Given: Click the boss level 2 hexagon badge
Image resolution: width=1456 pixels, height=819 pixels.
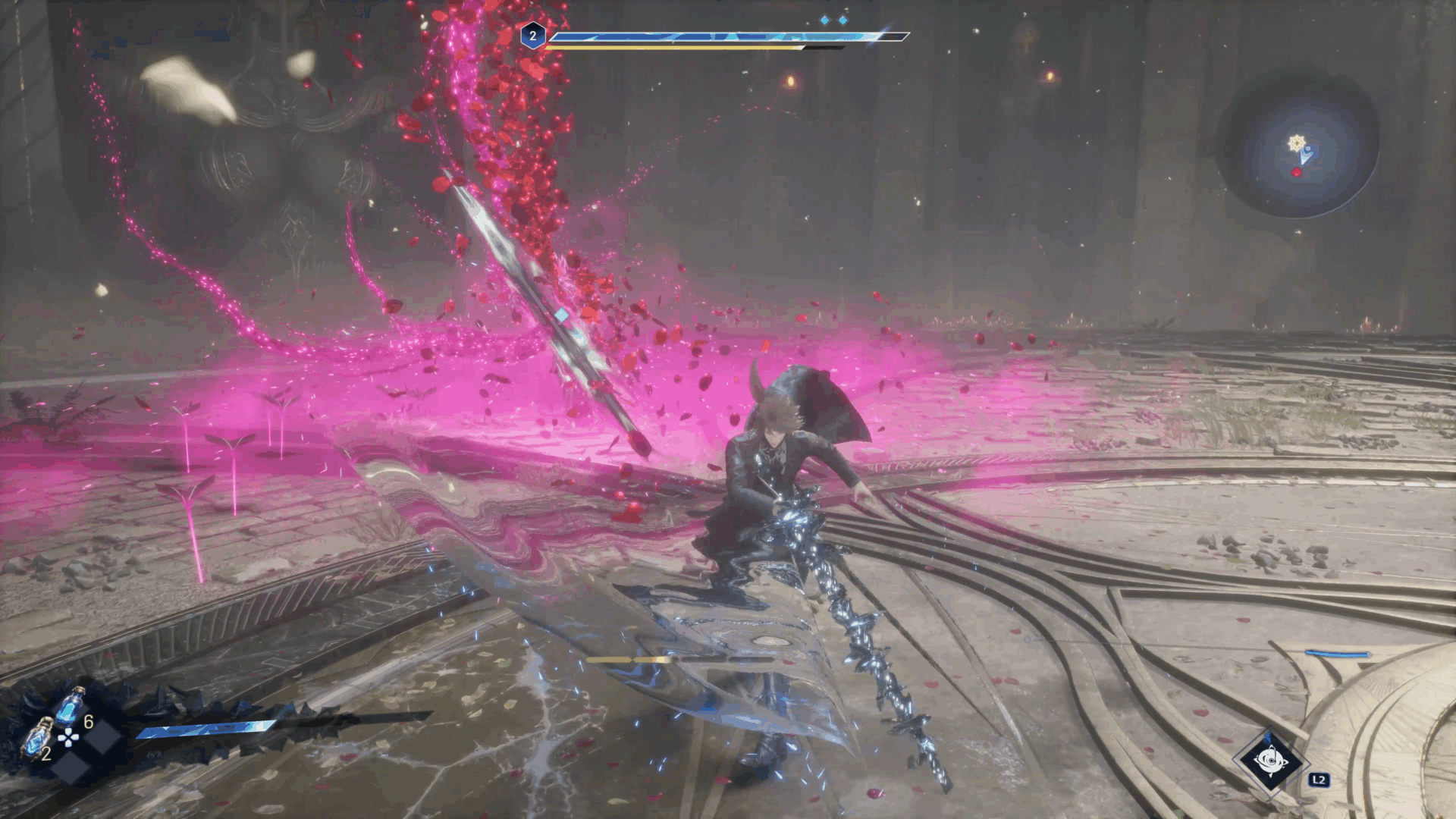Looking at the screenshot, I should [532, 36].
